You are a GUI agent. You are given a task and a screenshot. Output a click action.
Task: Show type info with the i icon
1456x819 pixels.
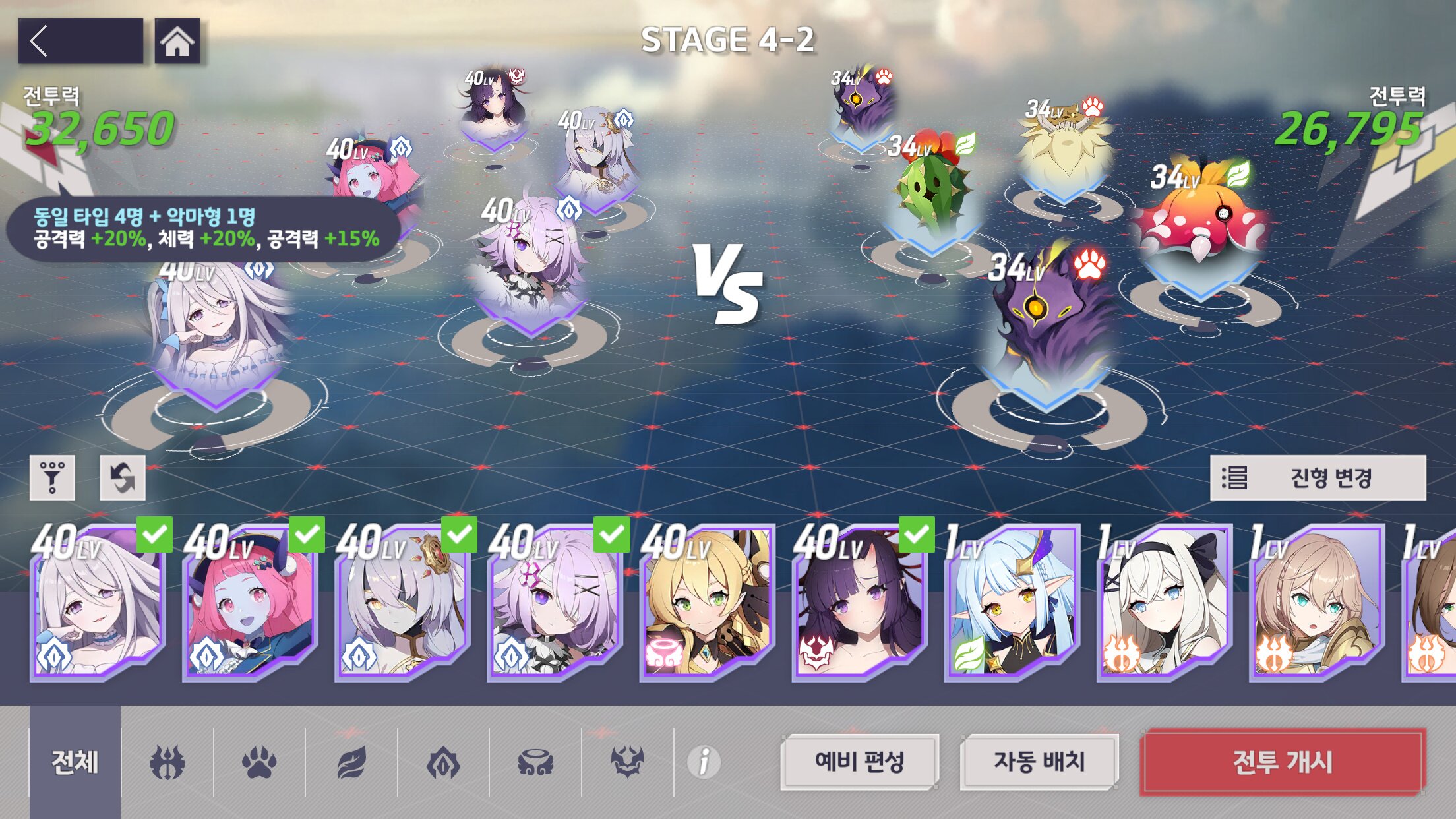point(704,762)
